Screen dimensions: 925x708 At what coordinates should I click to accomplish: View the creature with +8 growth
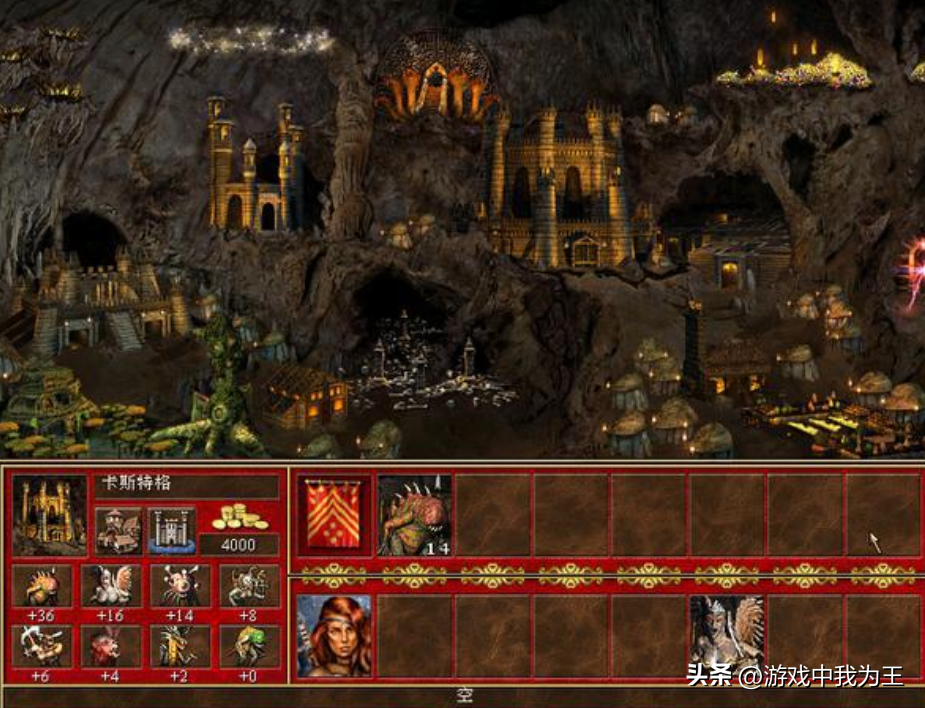tap(249, 586)
